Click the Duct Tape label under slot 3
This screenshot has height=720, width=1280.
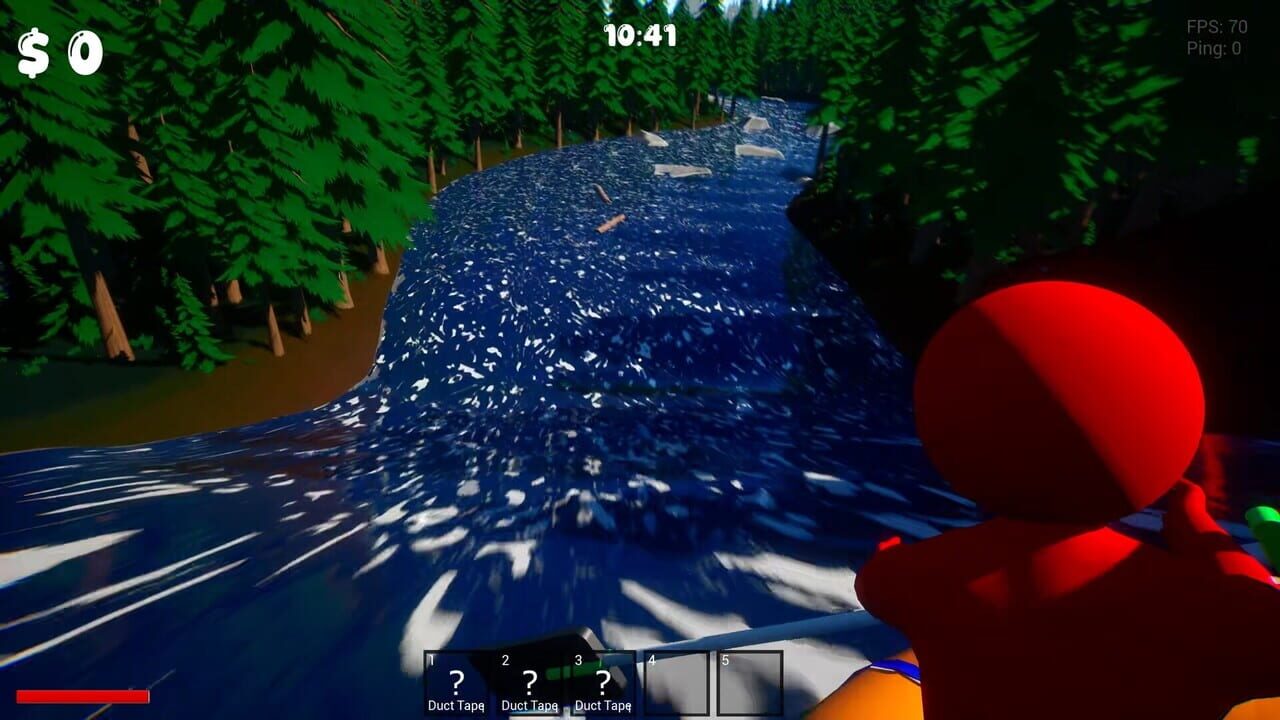coord(602,705)
